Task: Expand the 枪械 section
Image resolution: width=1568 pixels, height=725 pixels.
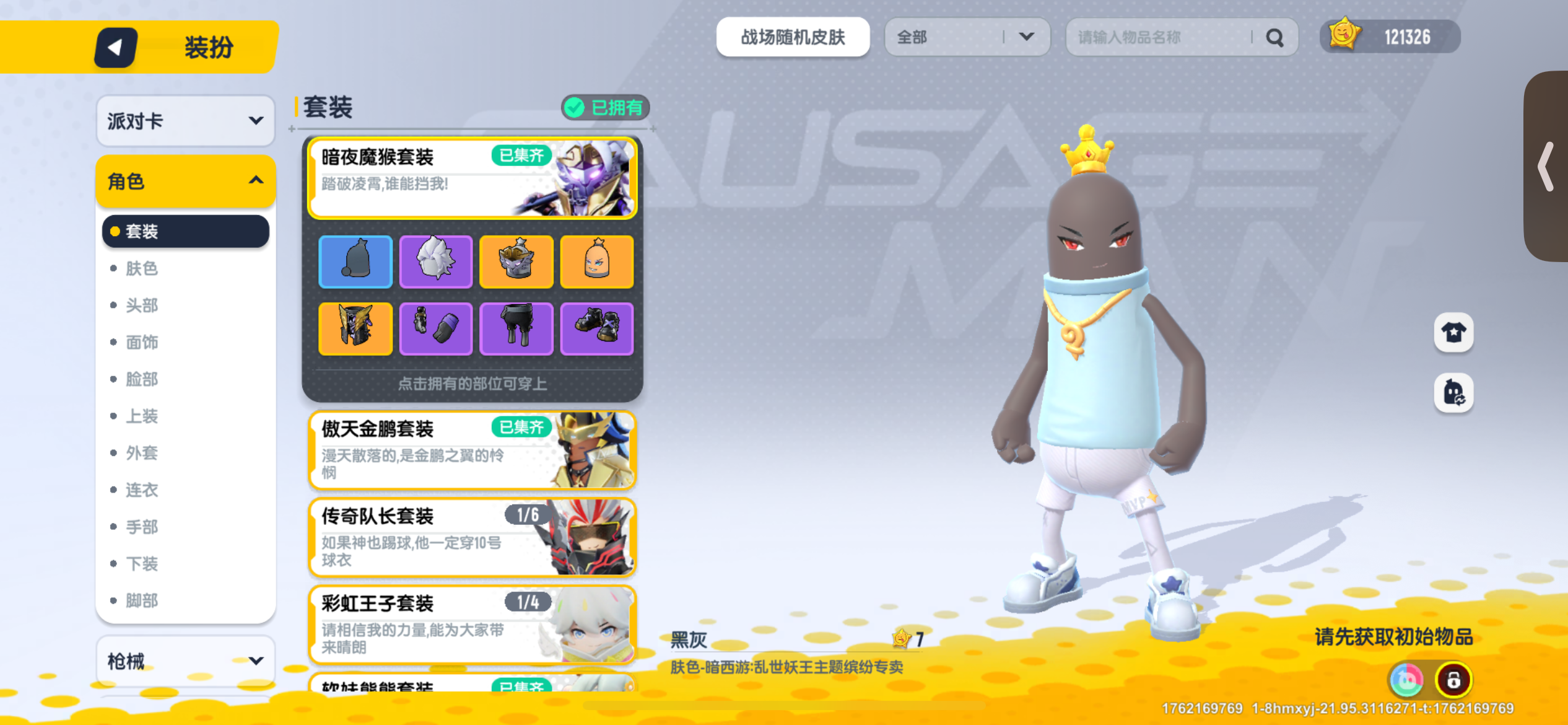Action: (185, 661)
